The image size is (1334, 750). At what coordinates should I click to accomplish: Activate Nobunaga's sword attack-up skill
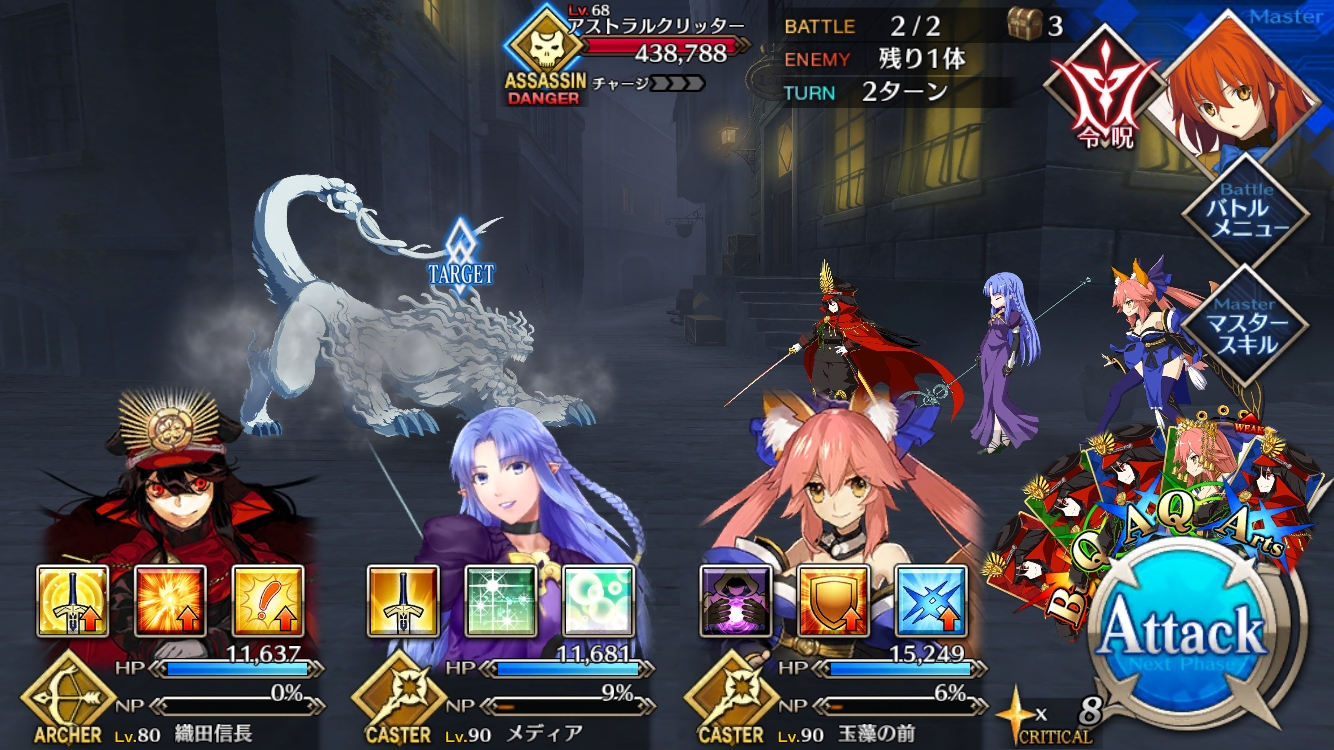(73, 601)
